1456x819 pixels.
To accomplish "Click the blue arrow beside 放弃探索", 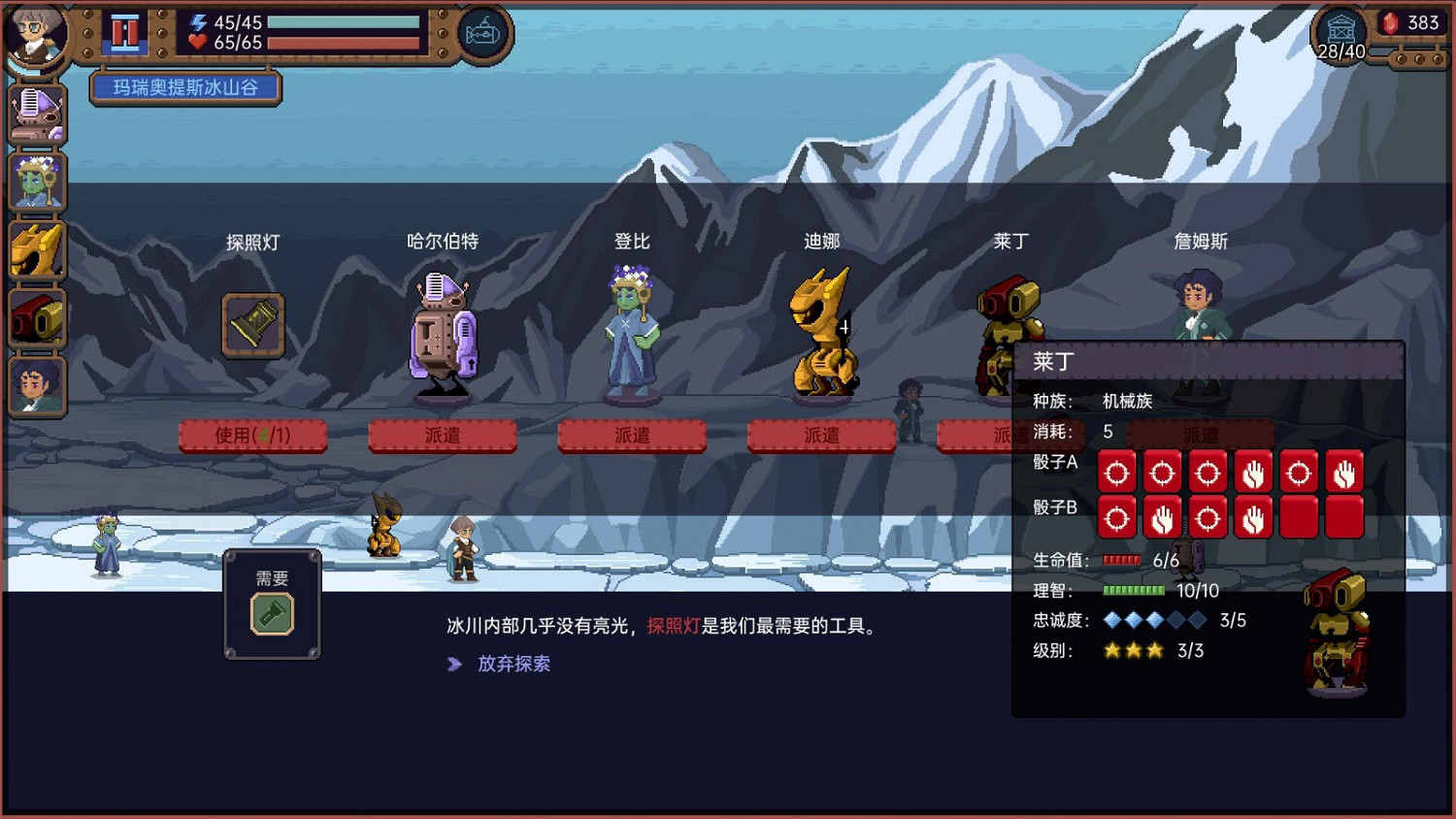I will coord(455,664).
